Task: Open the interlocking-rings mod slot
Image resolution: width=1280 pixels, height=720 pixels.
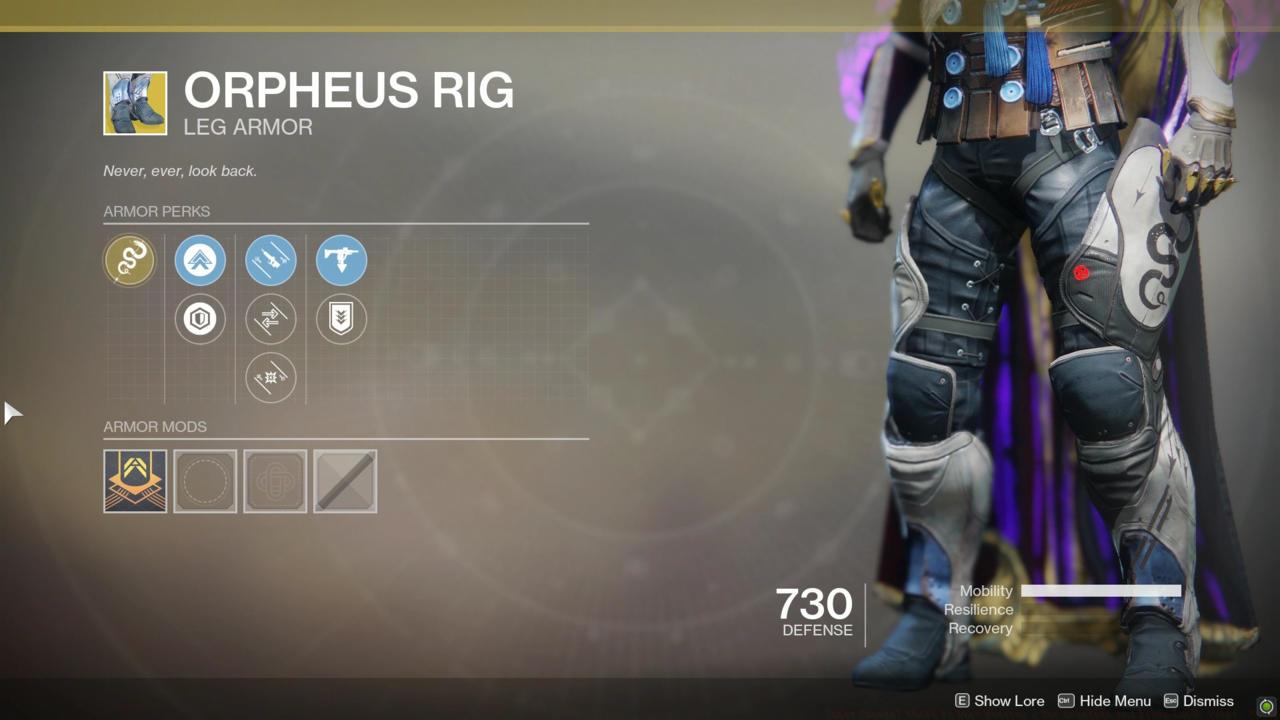Action: [x=275, y=481]
